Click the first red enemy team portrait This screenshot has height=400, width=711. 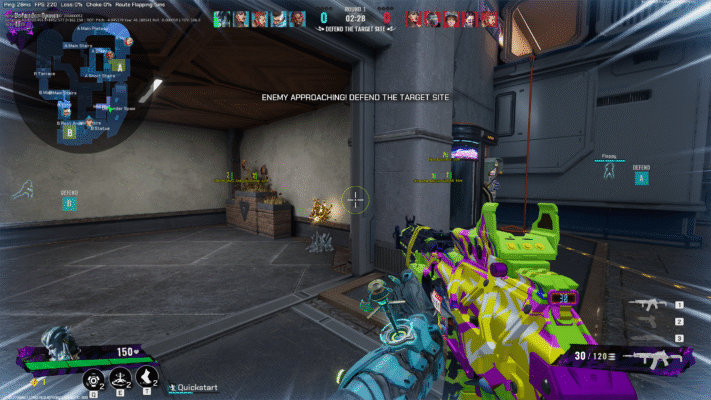coord(414,19)
